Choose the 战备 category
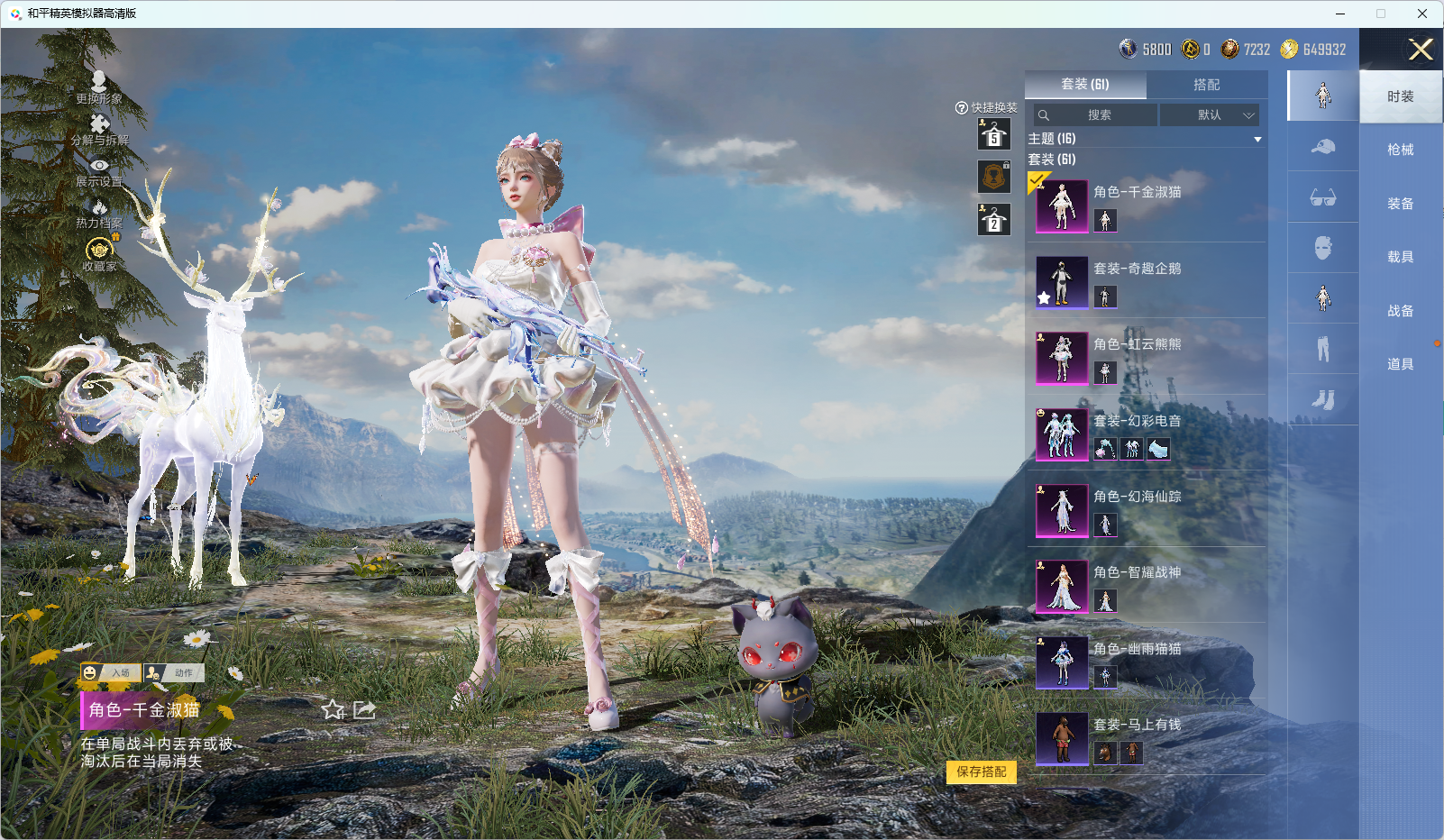Viewport: 1444px width, 840px height. coord(1400,311)
